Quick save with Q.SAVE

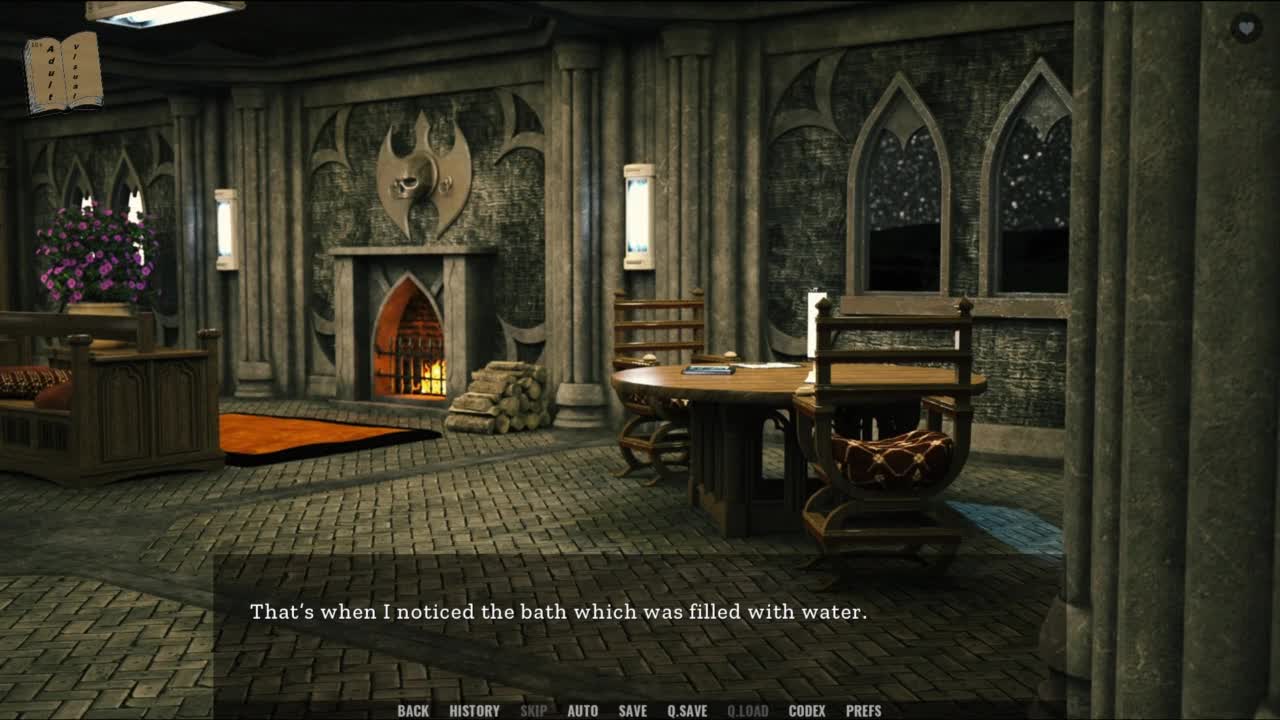click(687, 711)
